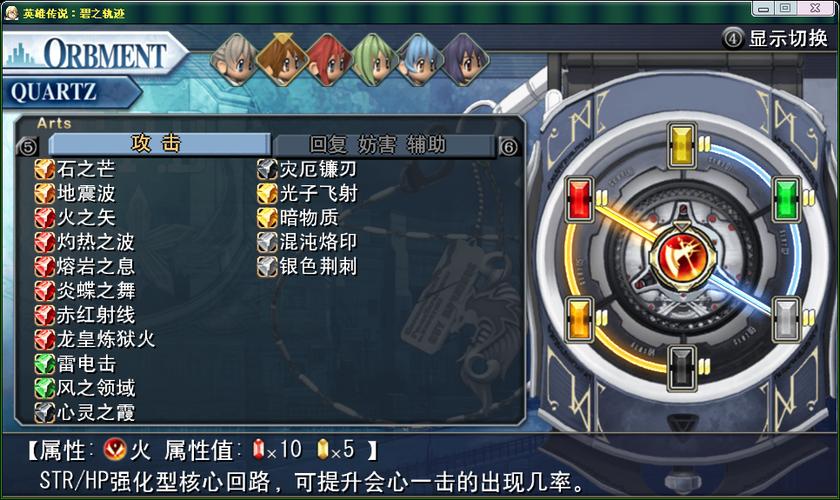Pick 银色荆刺 in the arts list
Viewport: 840px width, 500px height.
point(317,266)
